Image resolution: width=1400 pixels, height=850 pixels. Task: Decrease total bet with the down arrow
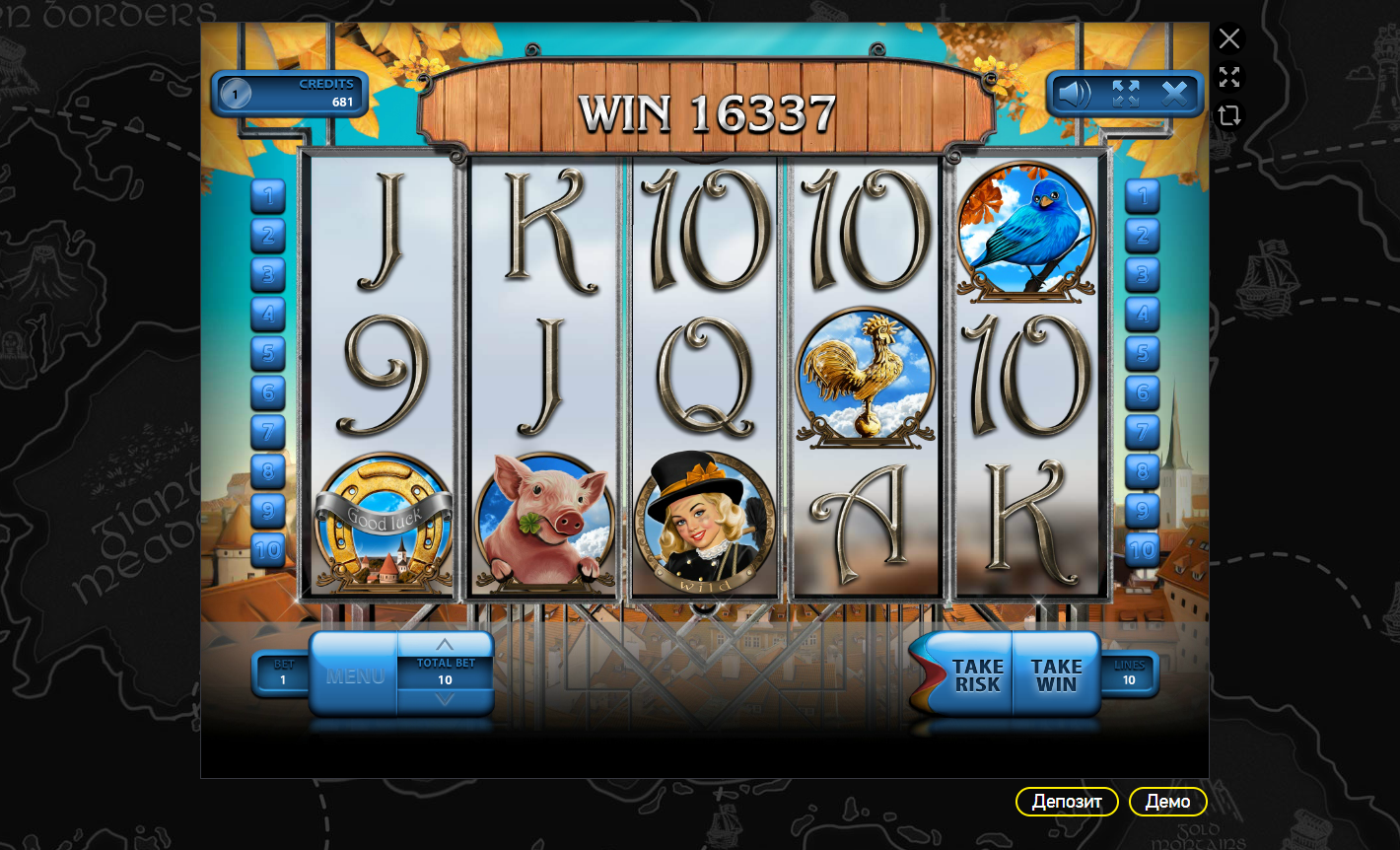click(445, 699)
